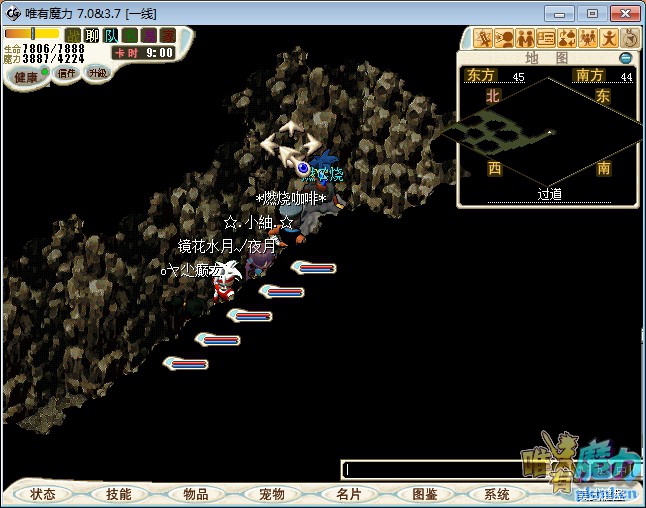Toggle the 队 team switch
Image resolution: width=646 pixels, height=508 pixels.
click(x=111, y=36)
